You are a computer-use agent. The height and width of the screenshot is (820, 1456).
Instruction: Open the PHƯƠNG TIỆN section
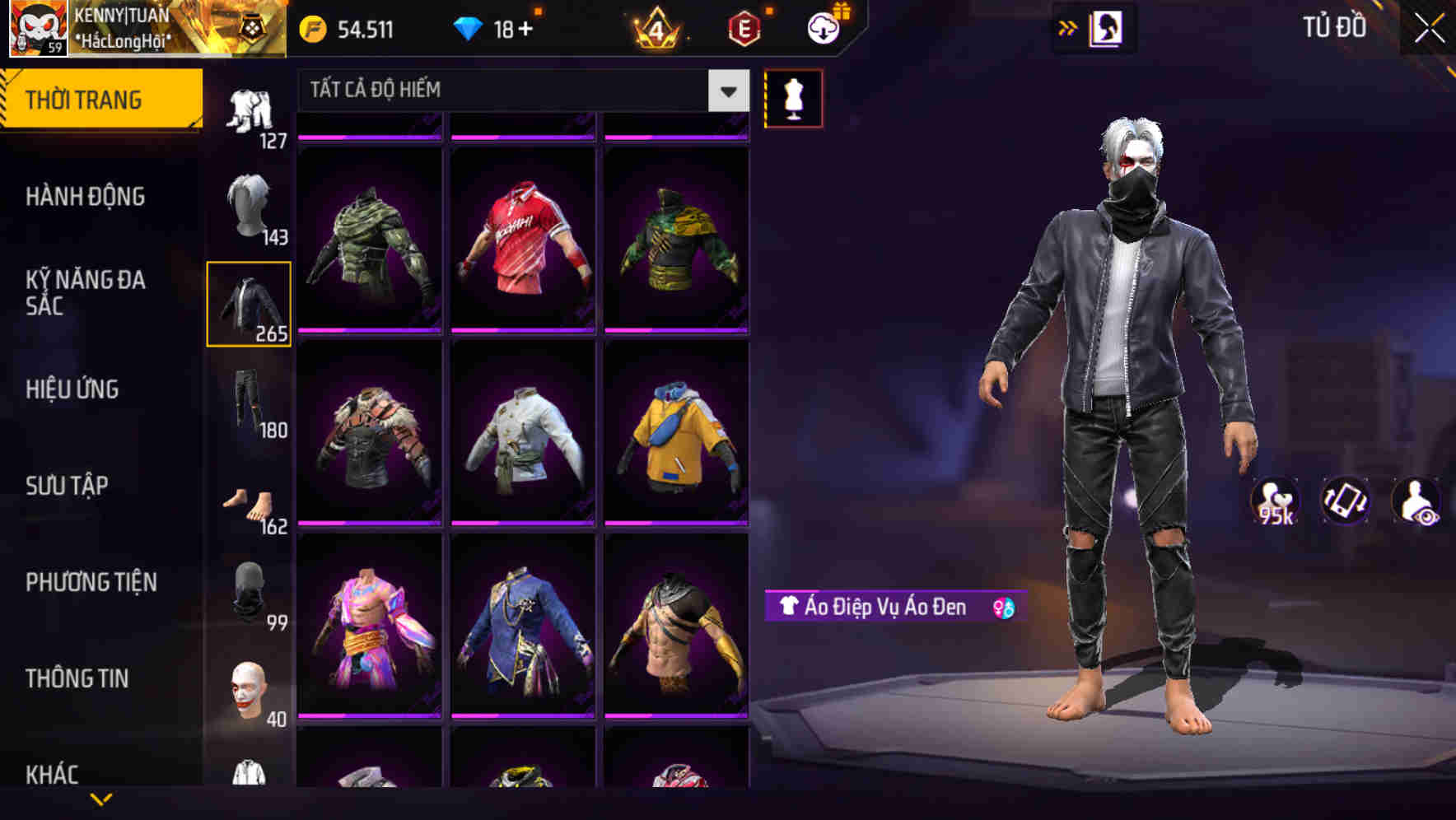91,580
